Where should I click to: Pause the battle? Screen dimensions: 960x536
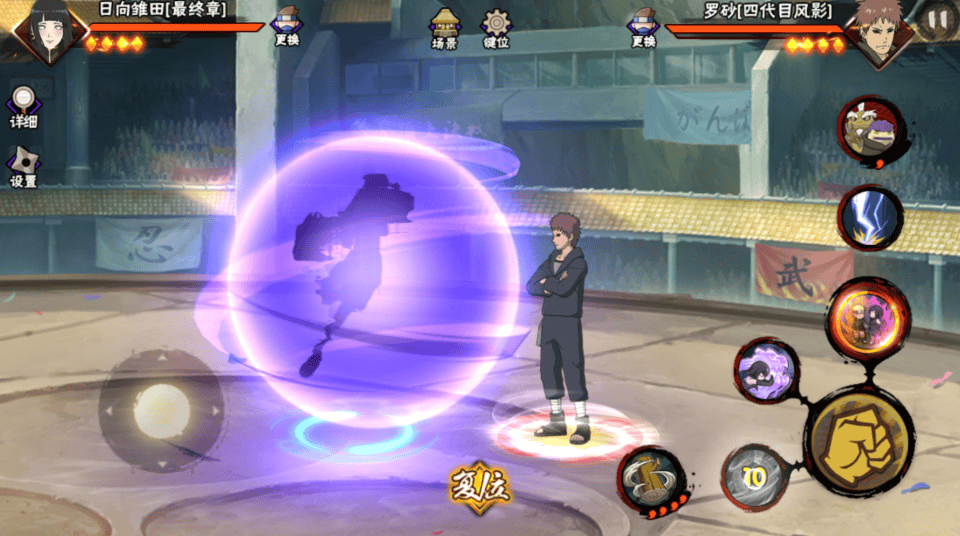pyautogui.click(x=937, y=18)
